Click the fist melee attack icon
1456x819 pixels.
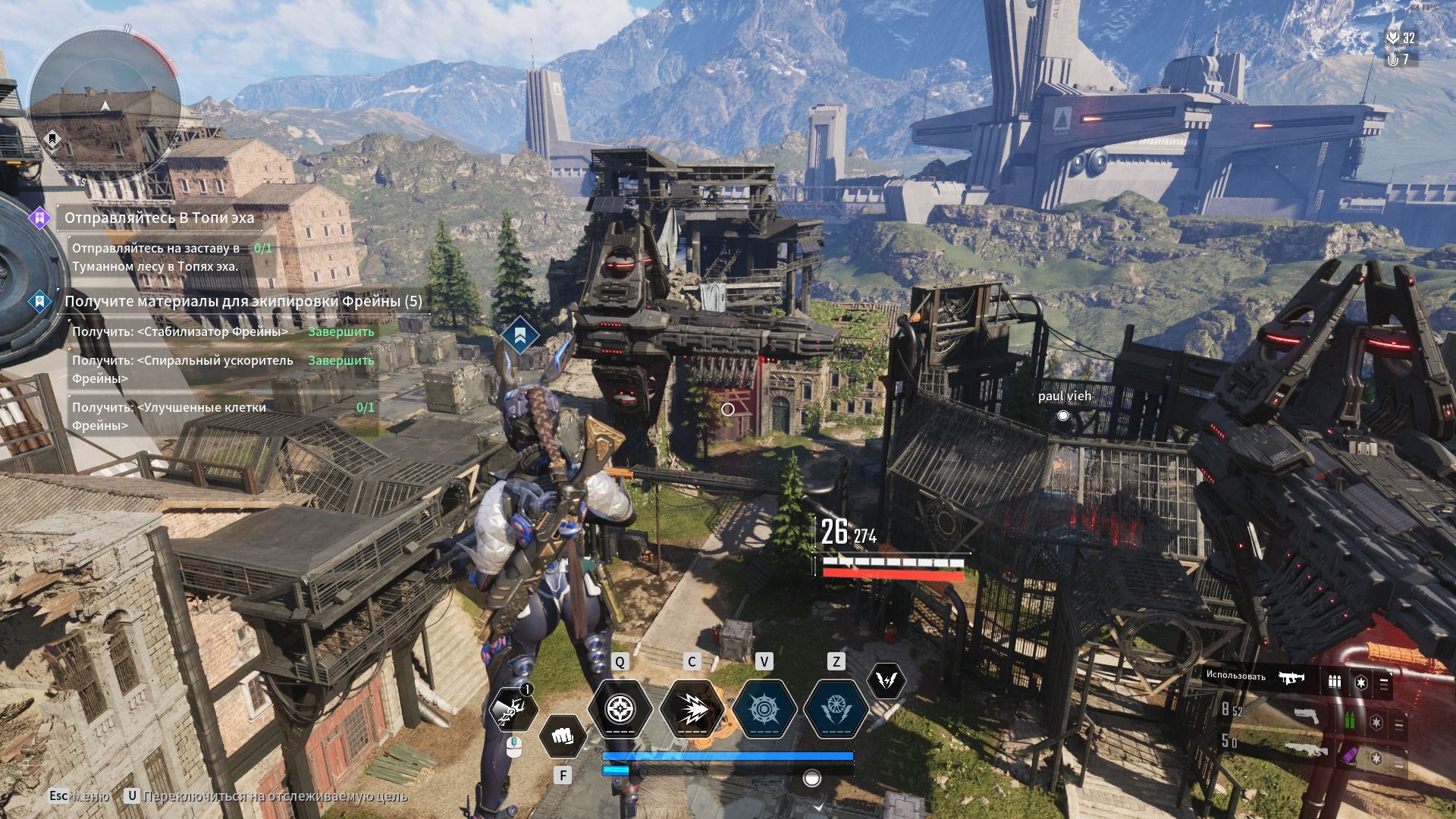click(562, 736)
